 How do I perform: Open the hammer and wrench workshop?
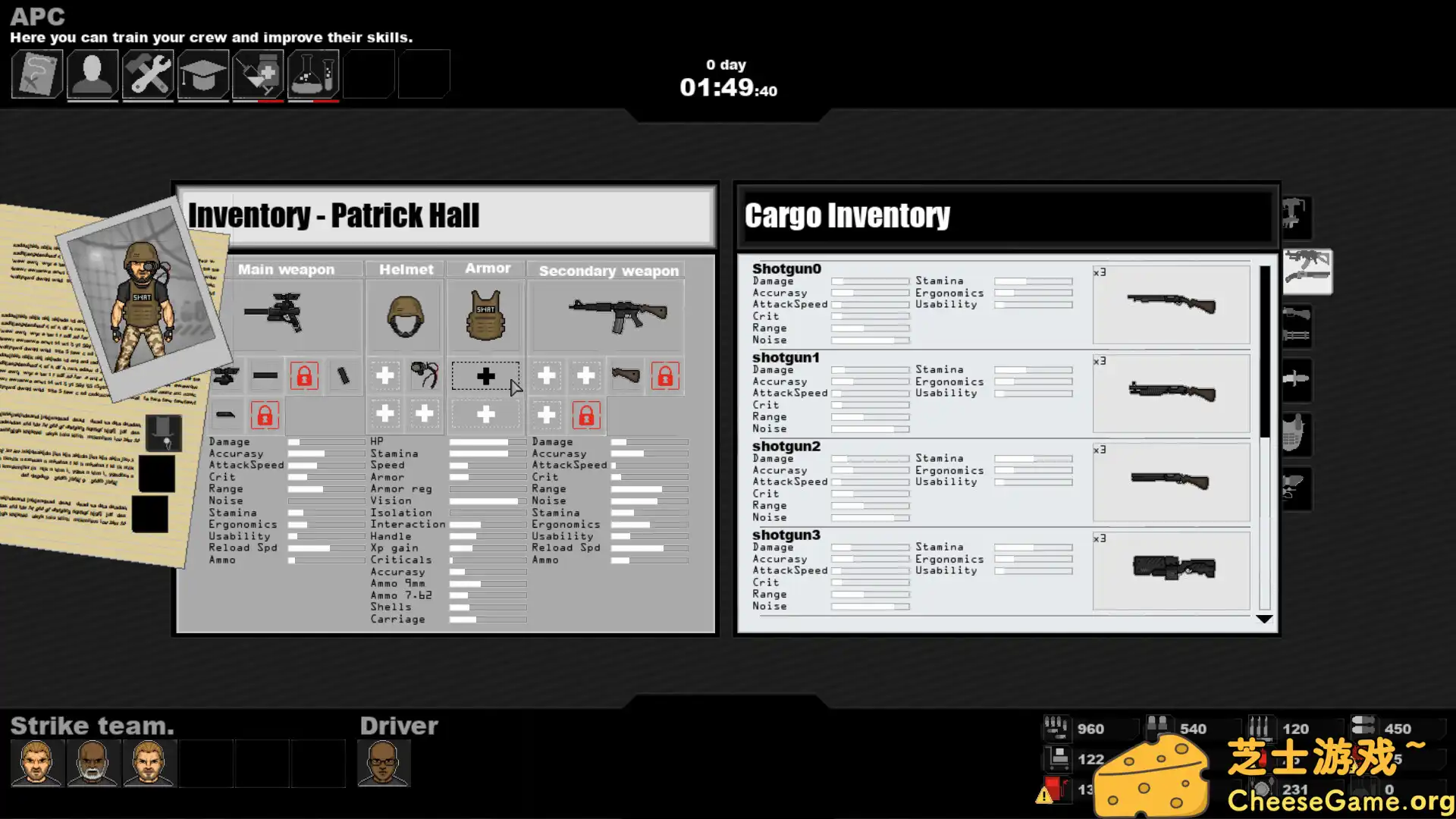[148, 74]
